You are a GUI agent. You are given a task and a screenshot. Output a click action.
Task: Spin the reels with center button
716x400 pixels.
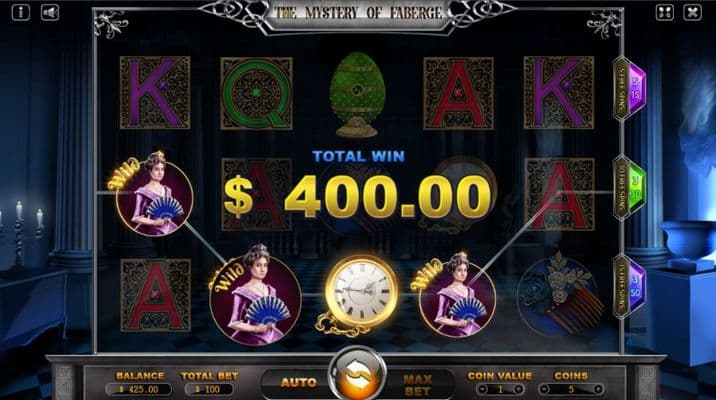(357, 374)
